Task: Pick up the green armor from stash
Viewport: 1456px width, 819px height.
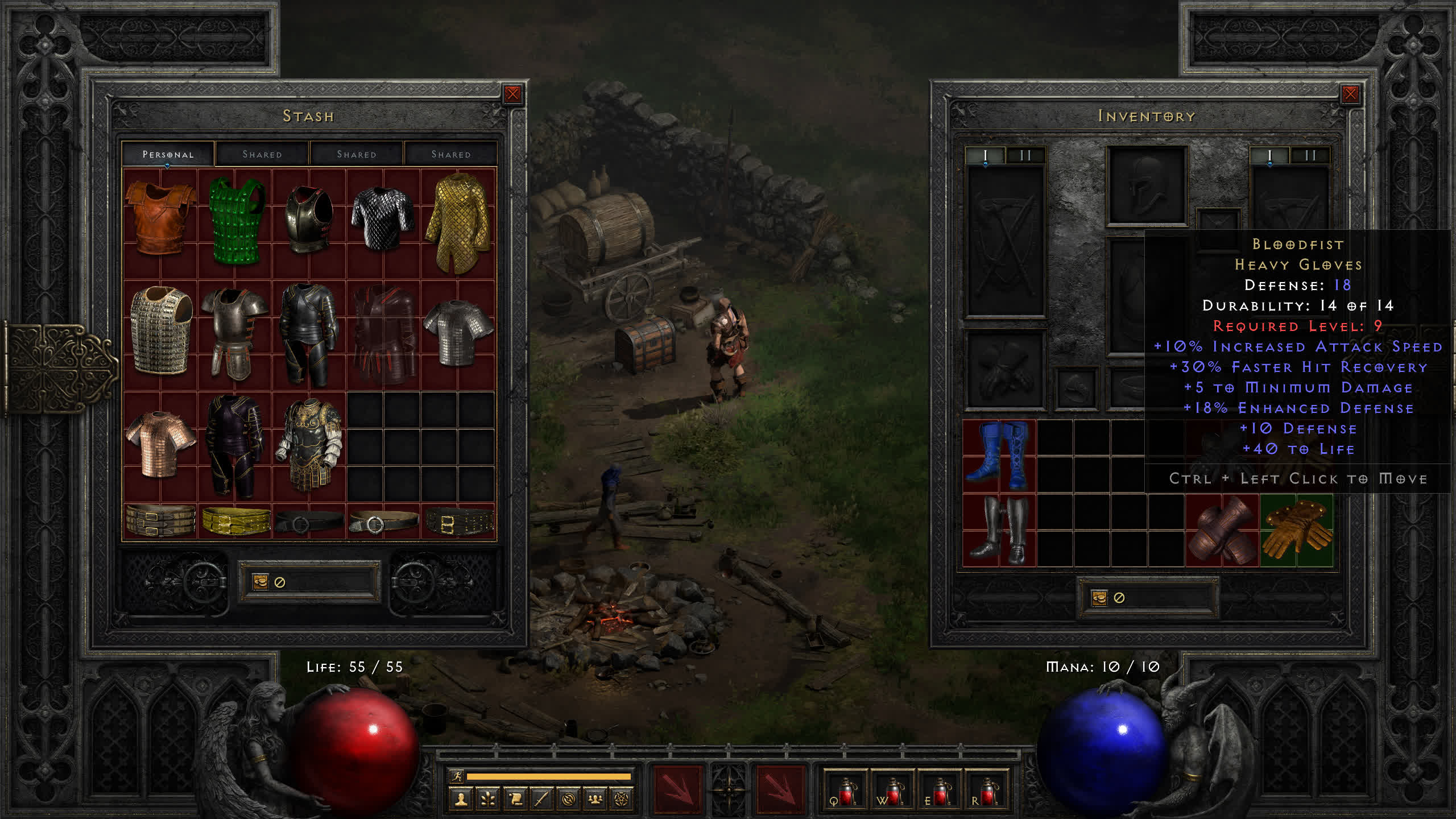Action: point(236,221)
